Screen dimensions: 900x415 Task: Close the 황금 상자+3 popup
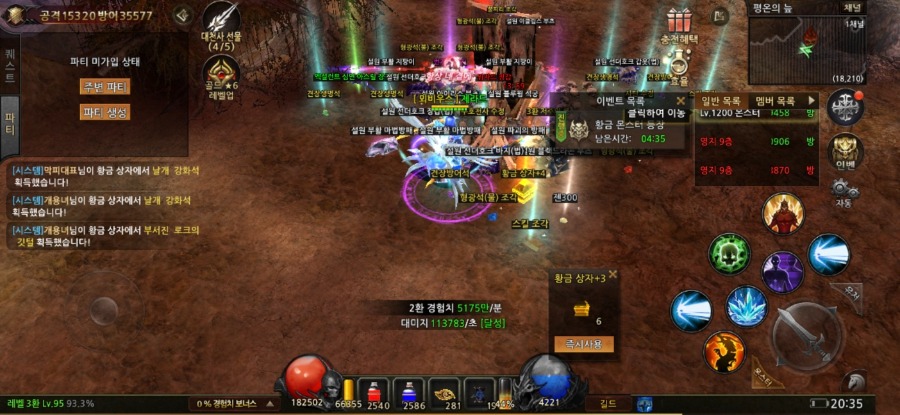(x=613, y=275)
